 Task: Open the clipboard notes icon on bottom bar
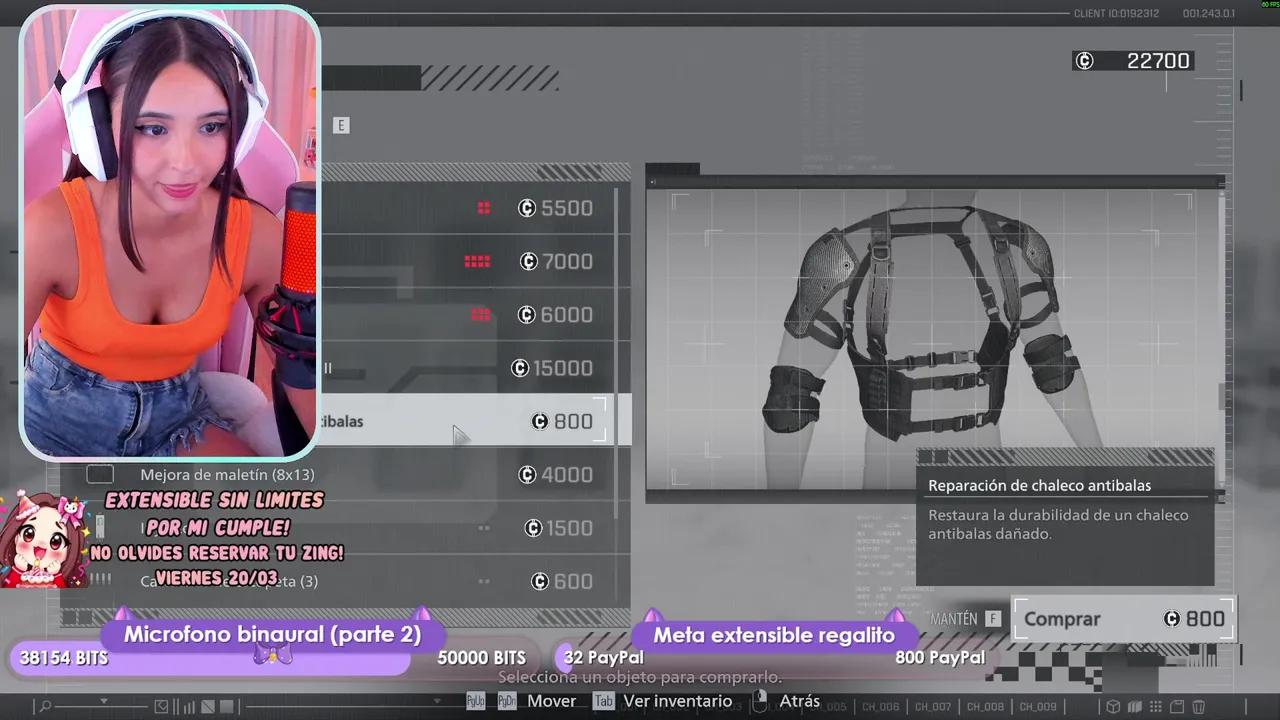tap(1176, 707)
